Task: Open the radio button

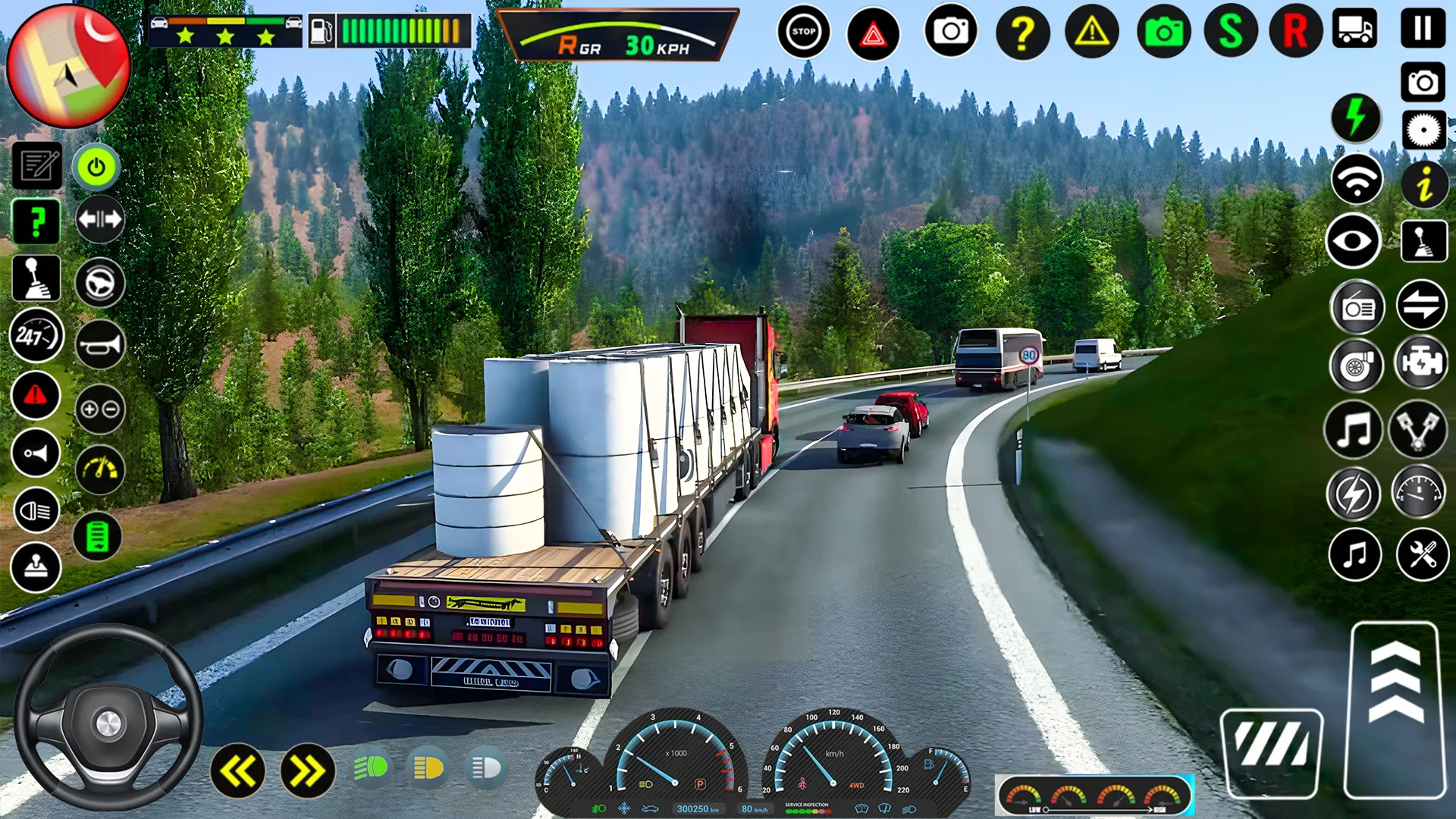Action: pos(1357,308)
